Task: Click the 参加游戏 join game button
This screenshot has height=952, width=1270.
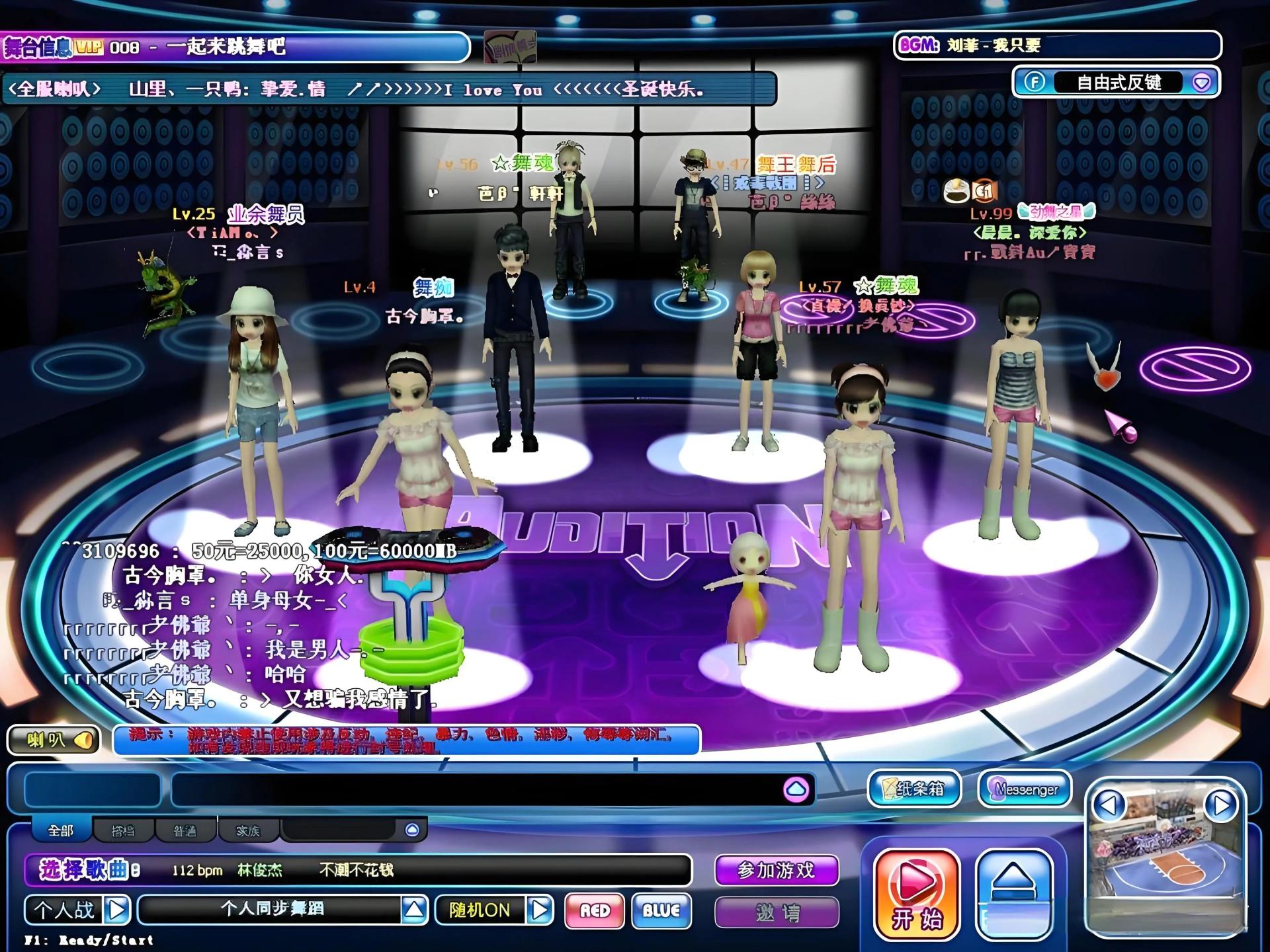Action: point(776,870)
